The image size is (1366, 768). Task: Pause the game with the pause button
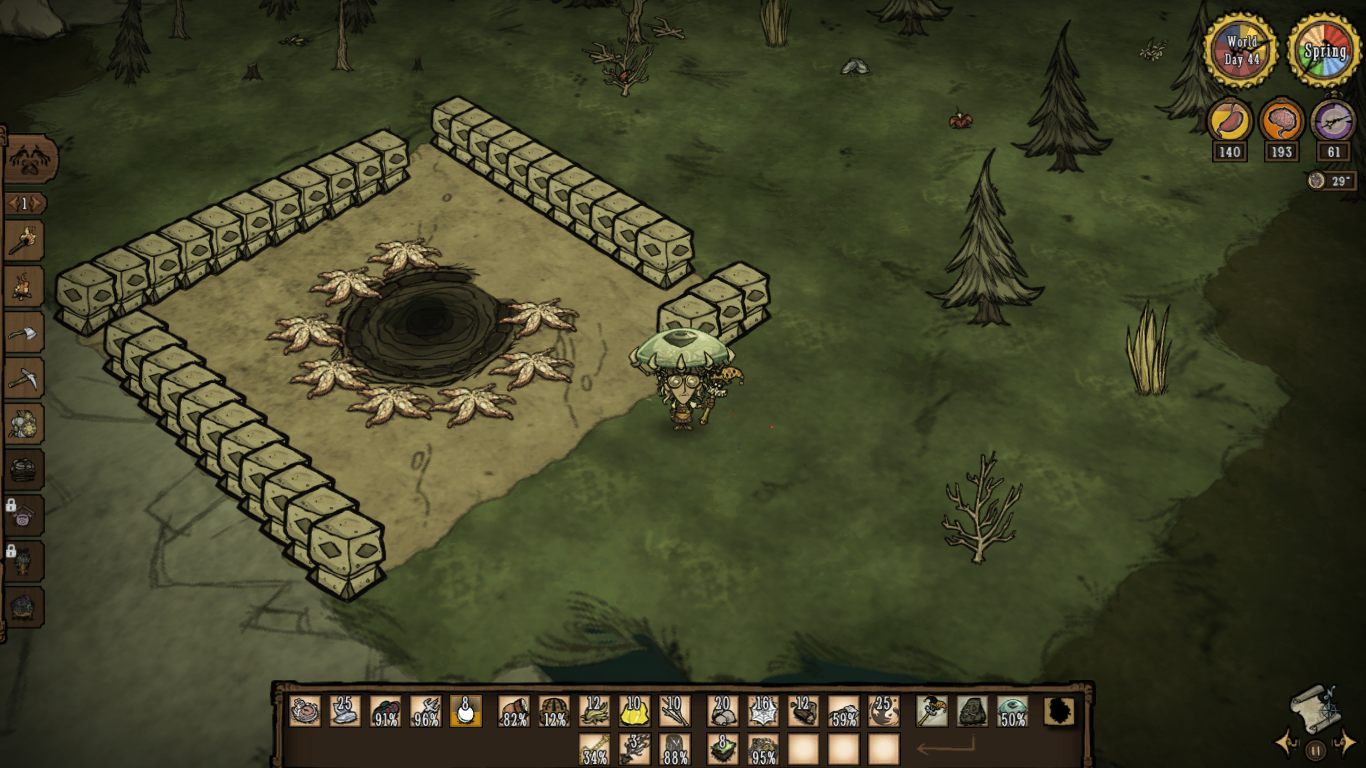click(1316, 750)
